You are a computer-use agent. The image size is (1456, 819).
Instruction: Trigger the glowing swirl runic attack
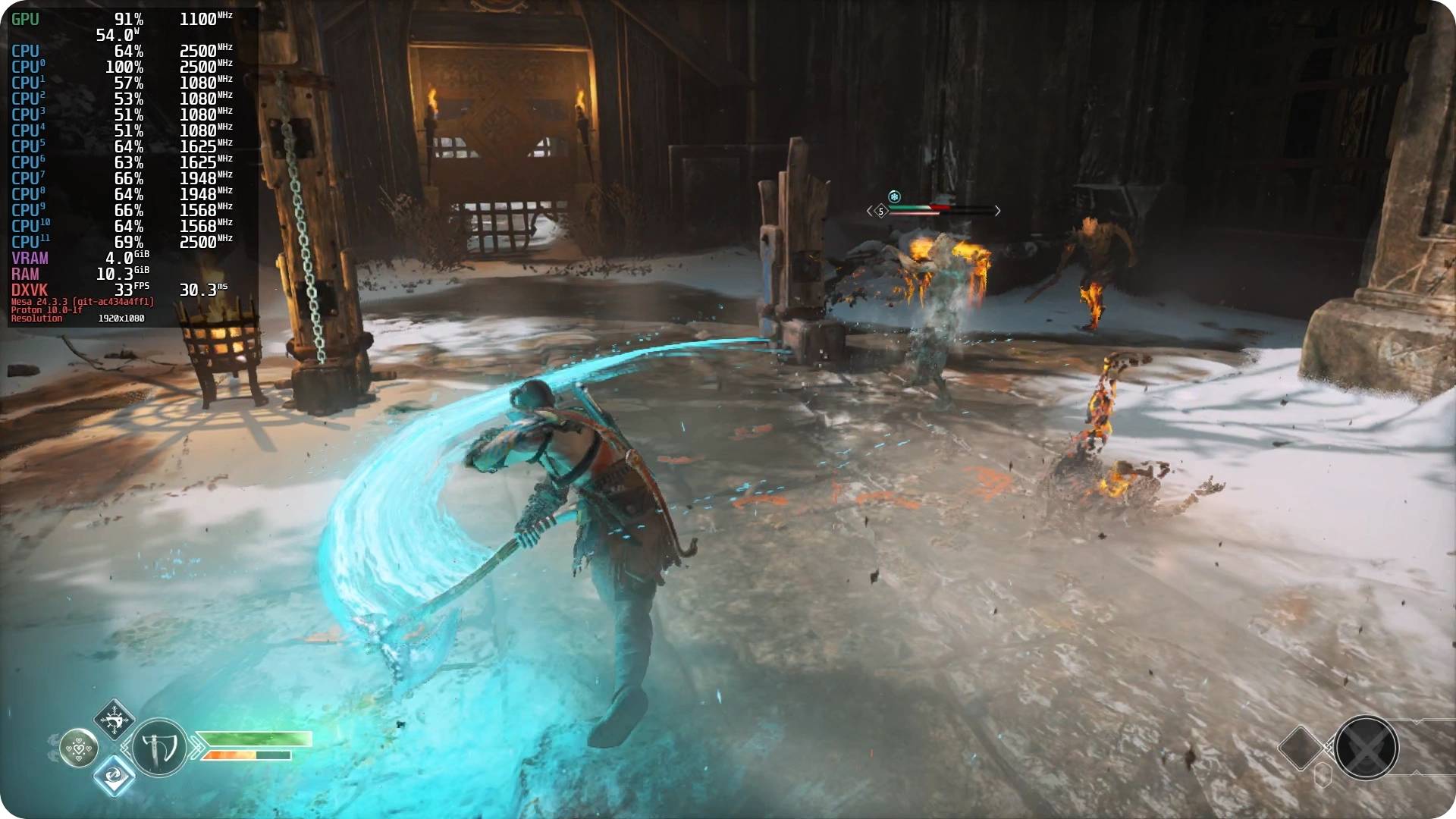click(115, 777)
